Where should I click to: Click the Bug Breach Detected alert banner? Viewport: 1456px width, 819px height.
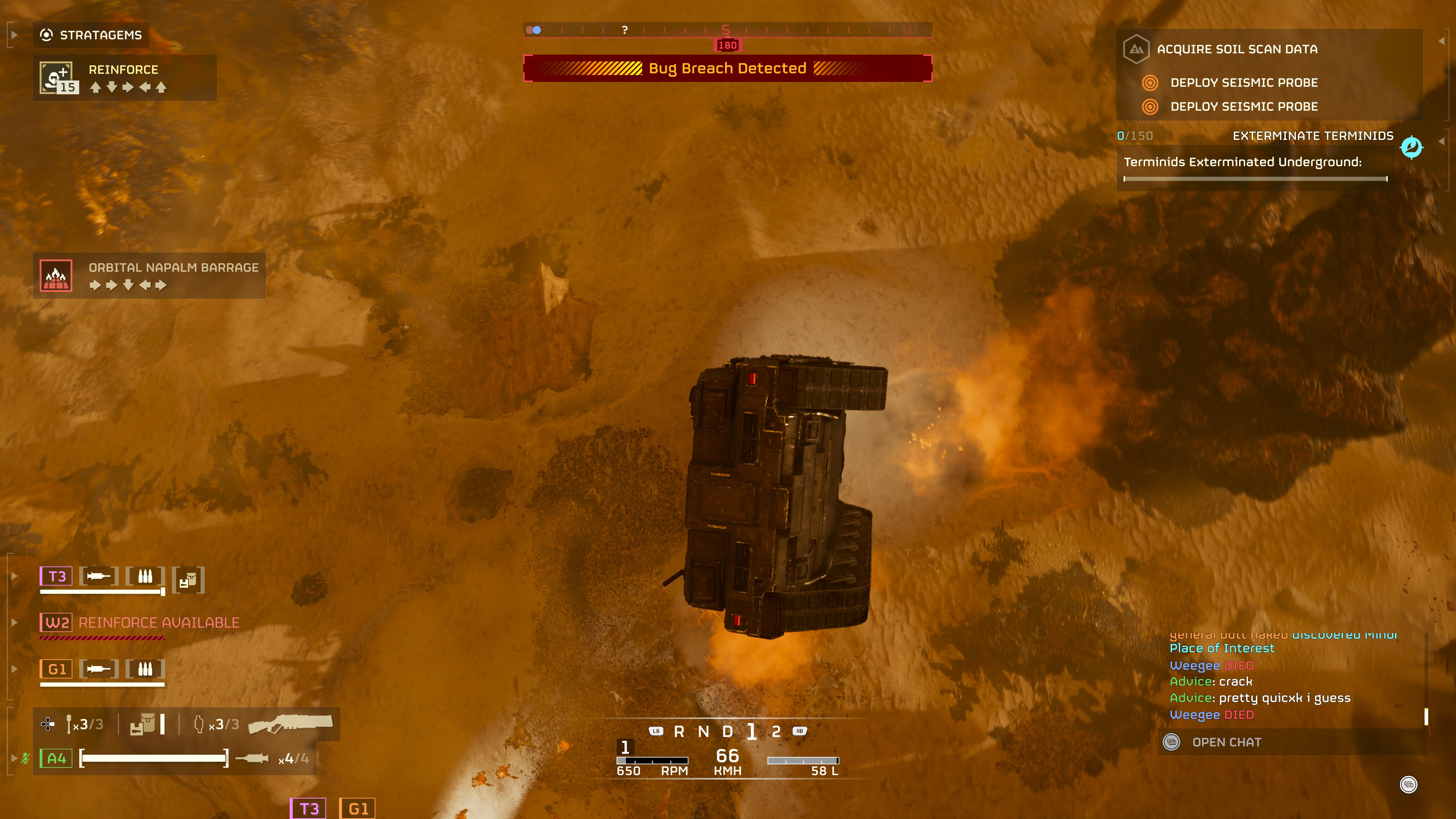coord(728,68)
